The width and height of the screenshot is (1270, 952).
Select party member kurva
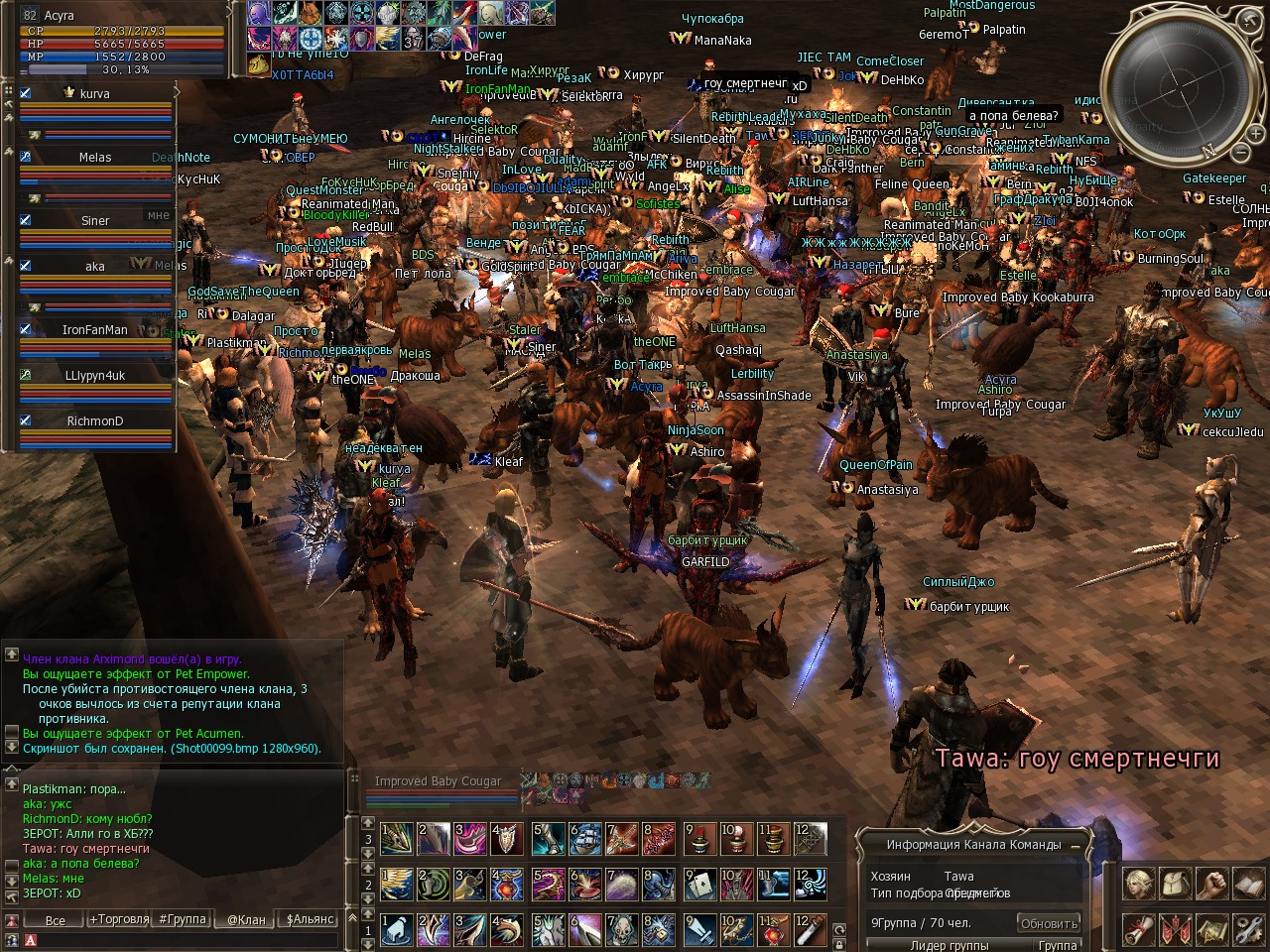95,94
